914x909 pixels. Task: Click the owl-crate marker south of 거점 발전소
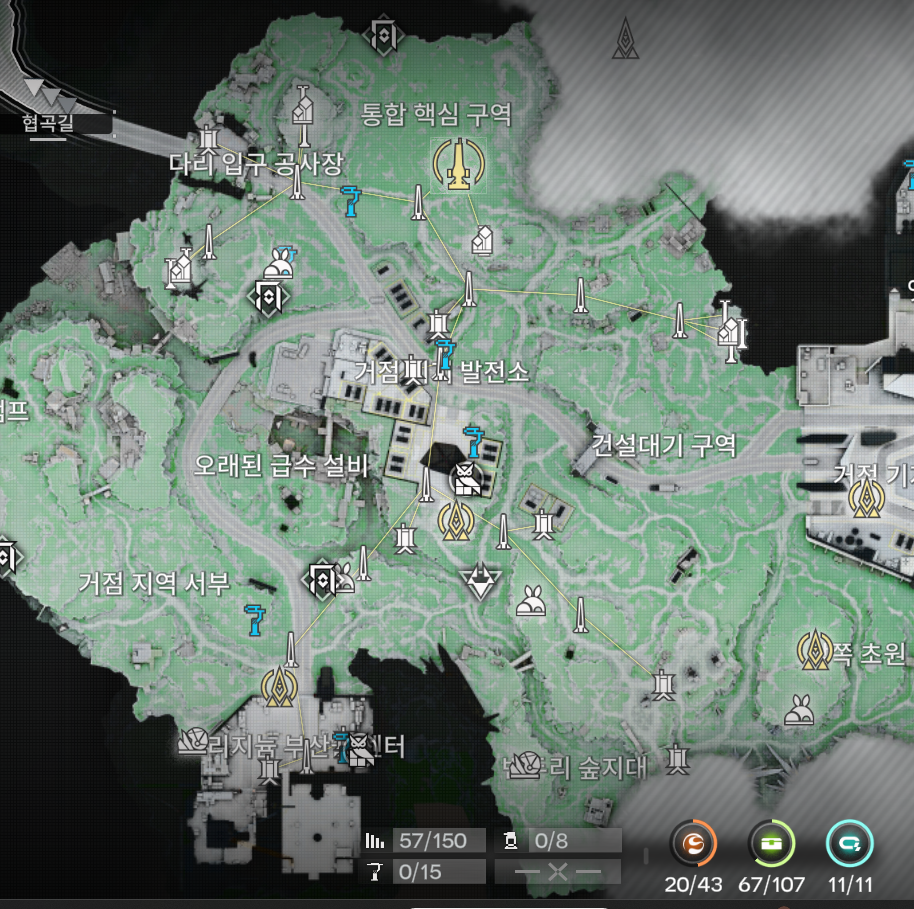[x=465, y=481]
